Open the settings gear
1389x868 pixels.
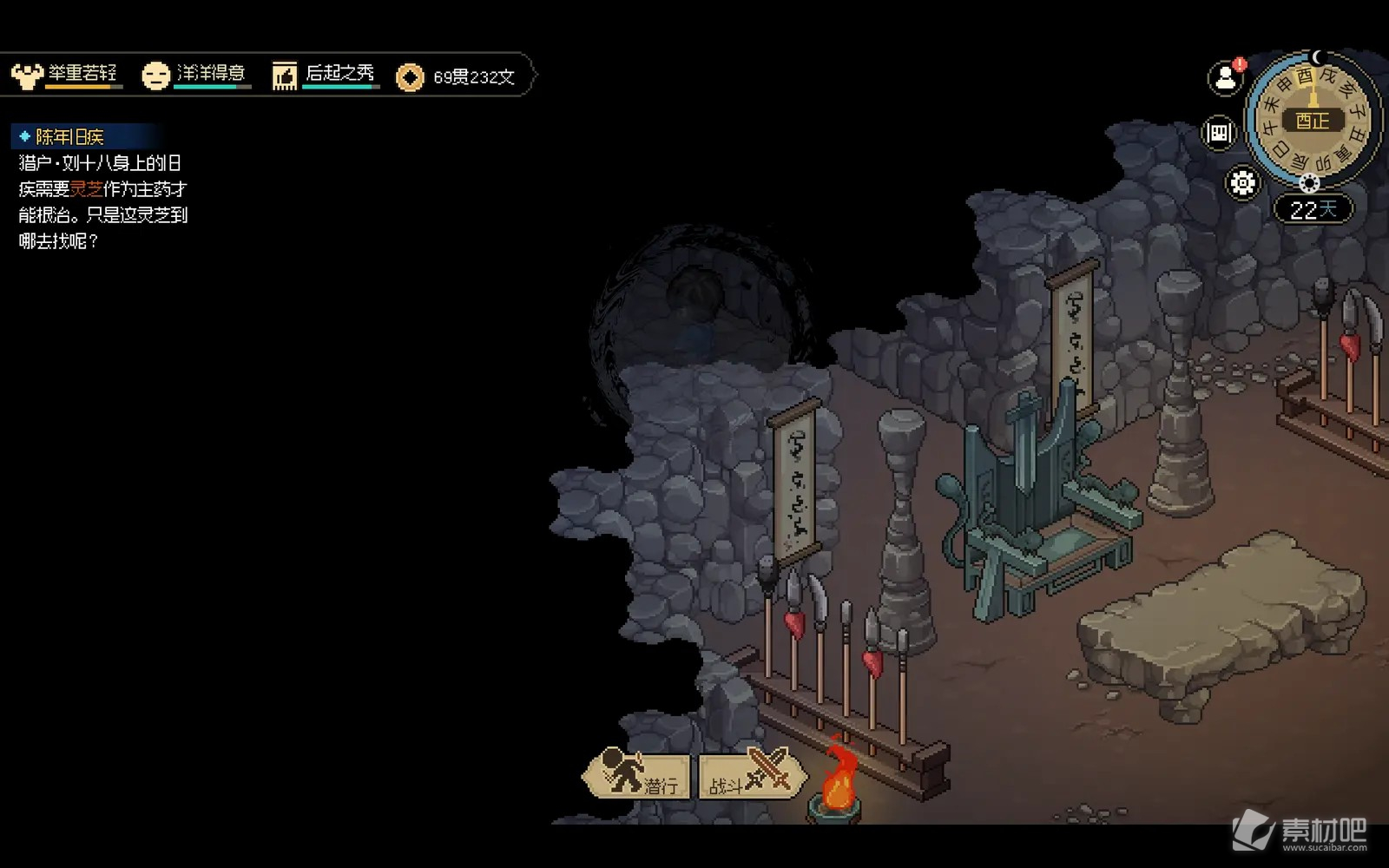(1242, 183)
